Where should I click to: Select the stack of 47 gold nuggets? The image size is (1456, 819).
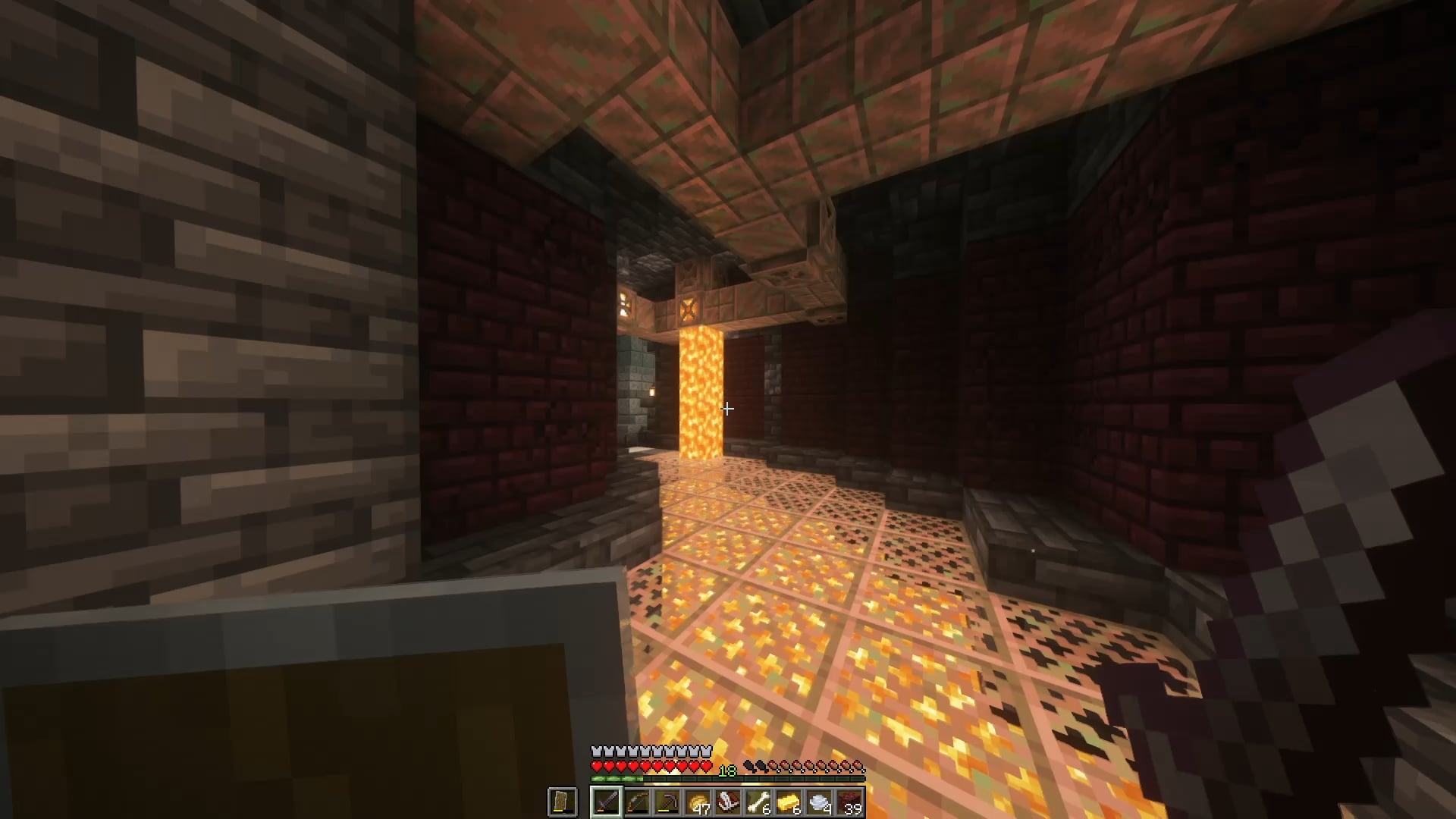(x=698, y=800)
